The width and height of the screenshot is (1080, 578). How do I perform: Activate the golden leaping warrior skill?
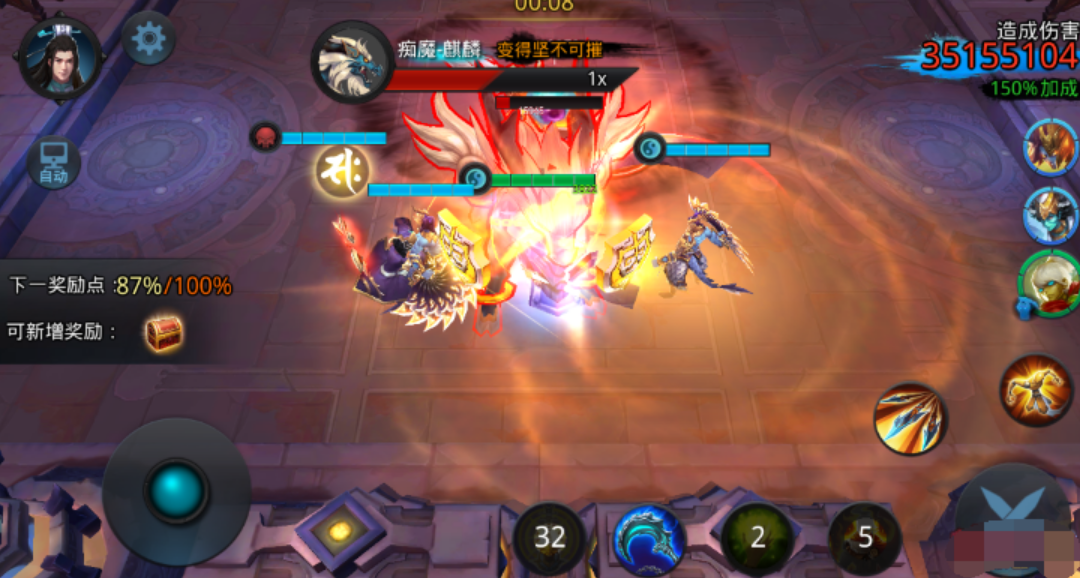pos(1036,391)
